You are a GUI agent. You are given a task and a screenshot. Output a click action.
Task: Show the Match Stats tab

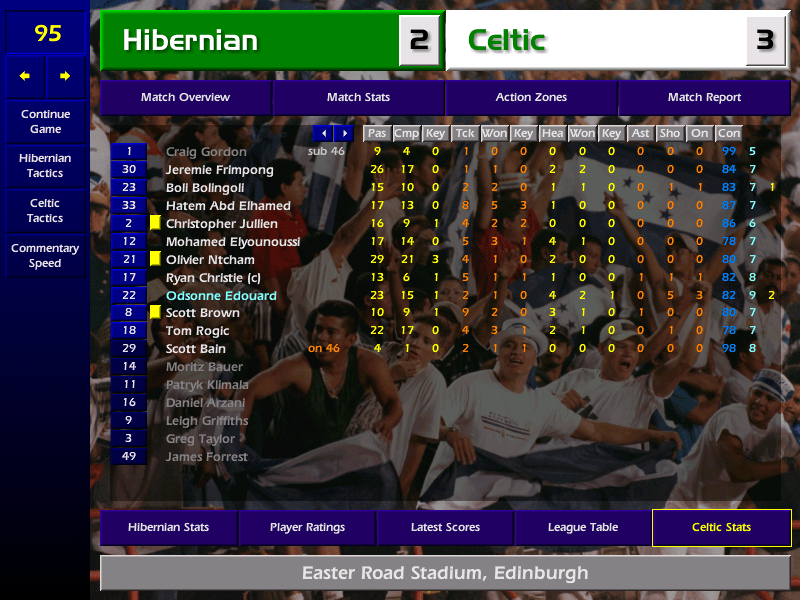[358, 98]
